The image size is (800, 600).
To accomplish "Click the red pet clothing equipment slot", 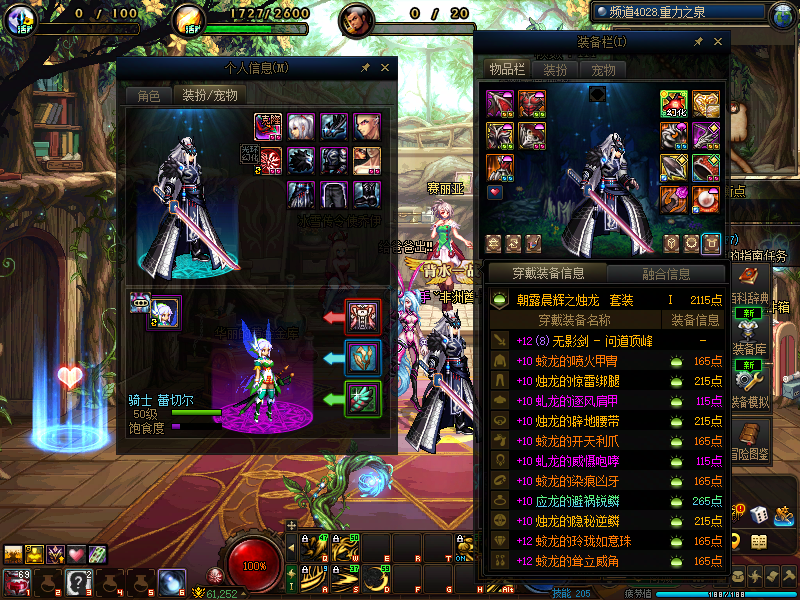I will [x=362, y=316].
